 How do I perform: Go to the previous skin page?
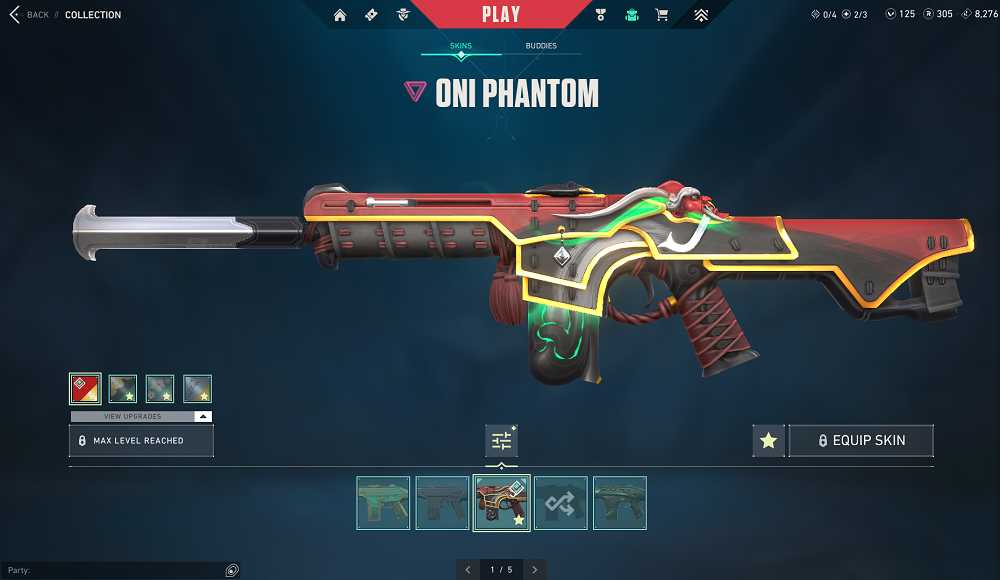tap(467, 569)
